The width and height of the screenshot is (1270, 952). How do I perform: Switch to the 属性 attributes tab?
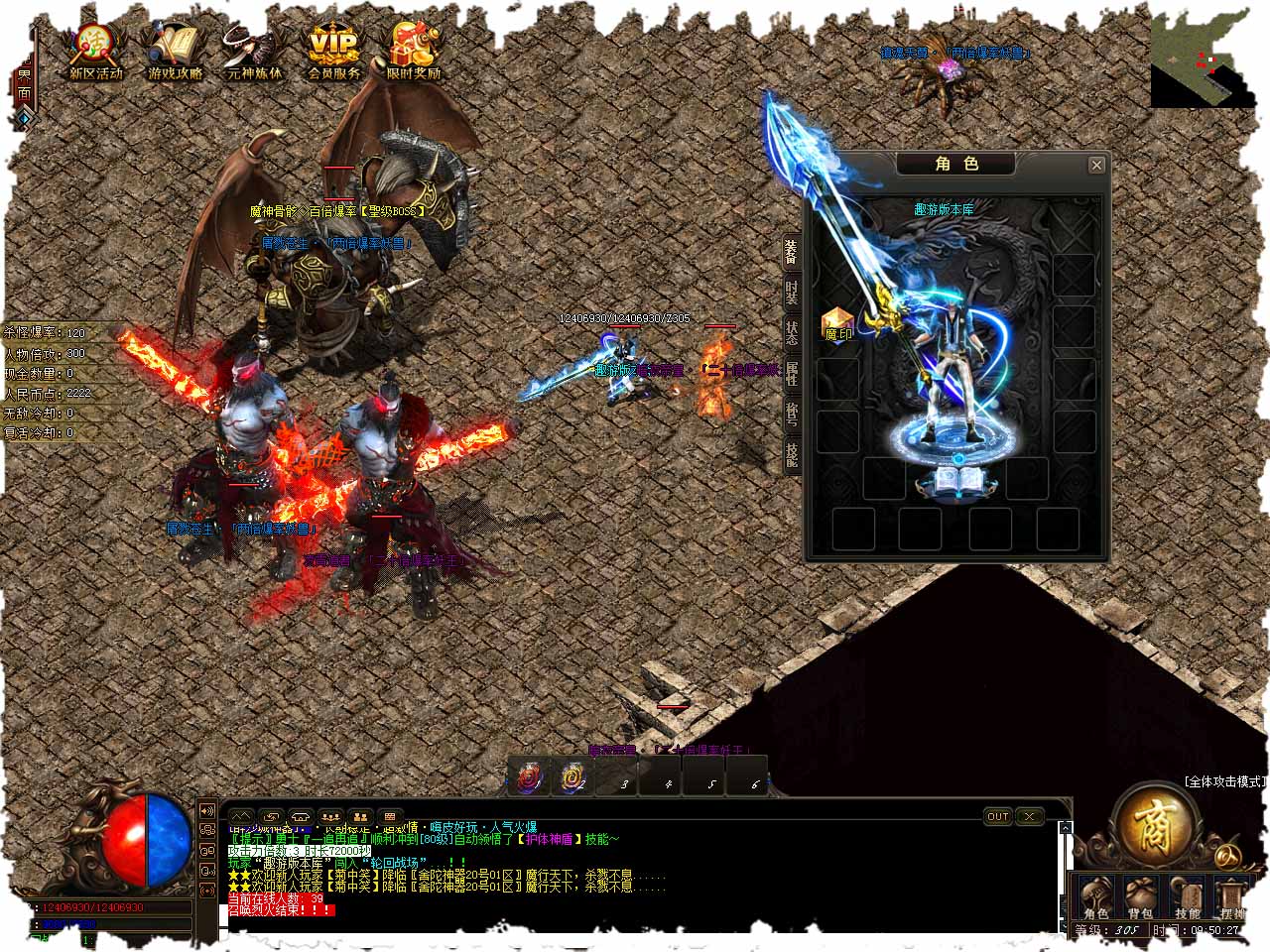[x=792, y=374]
